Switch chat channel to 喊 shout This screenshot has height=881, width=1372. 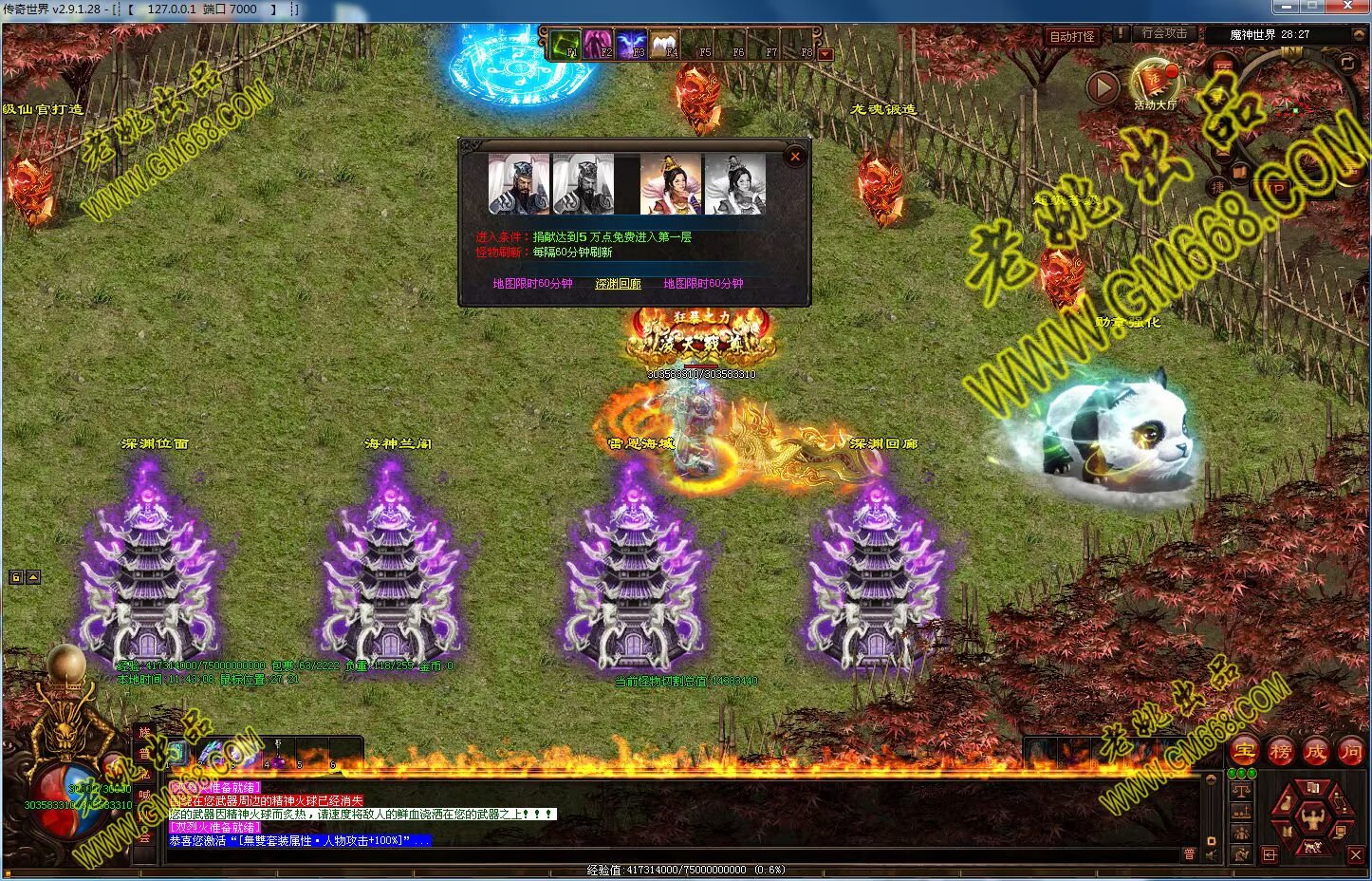coord(144,796)
